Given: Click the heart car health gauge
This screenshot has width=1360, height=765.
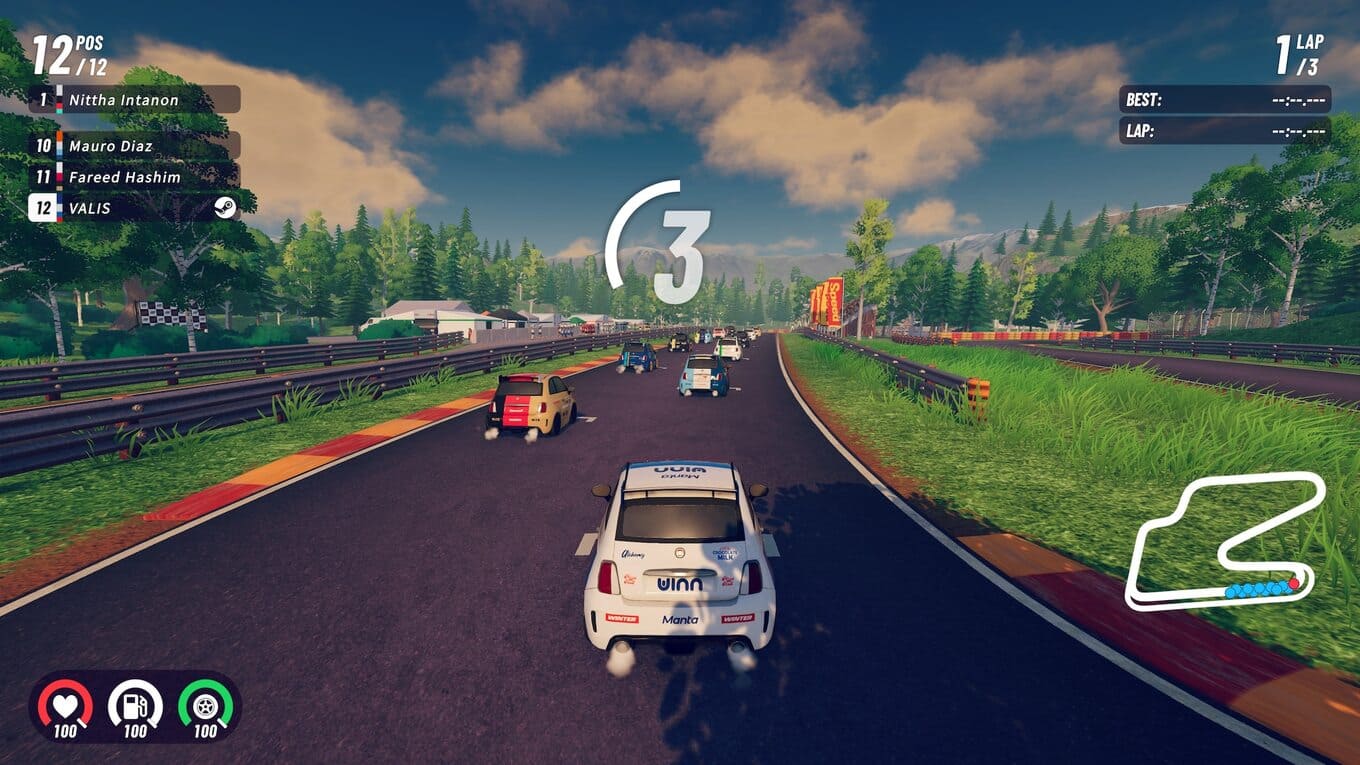Looking at the screenshot, I should (66, 706).
